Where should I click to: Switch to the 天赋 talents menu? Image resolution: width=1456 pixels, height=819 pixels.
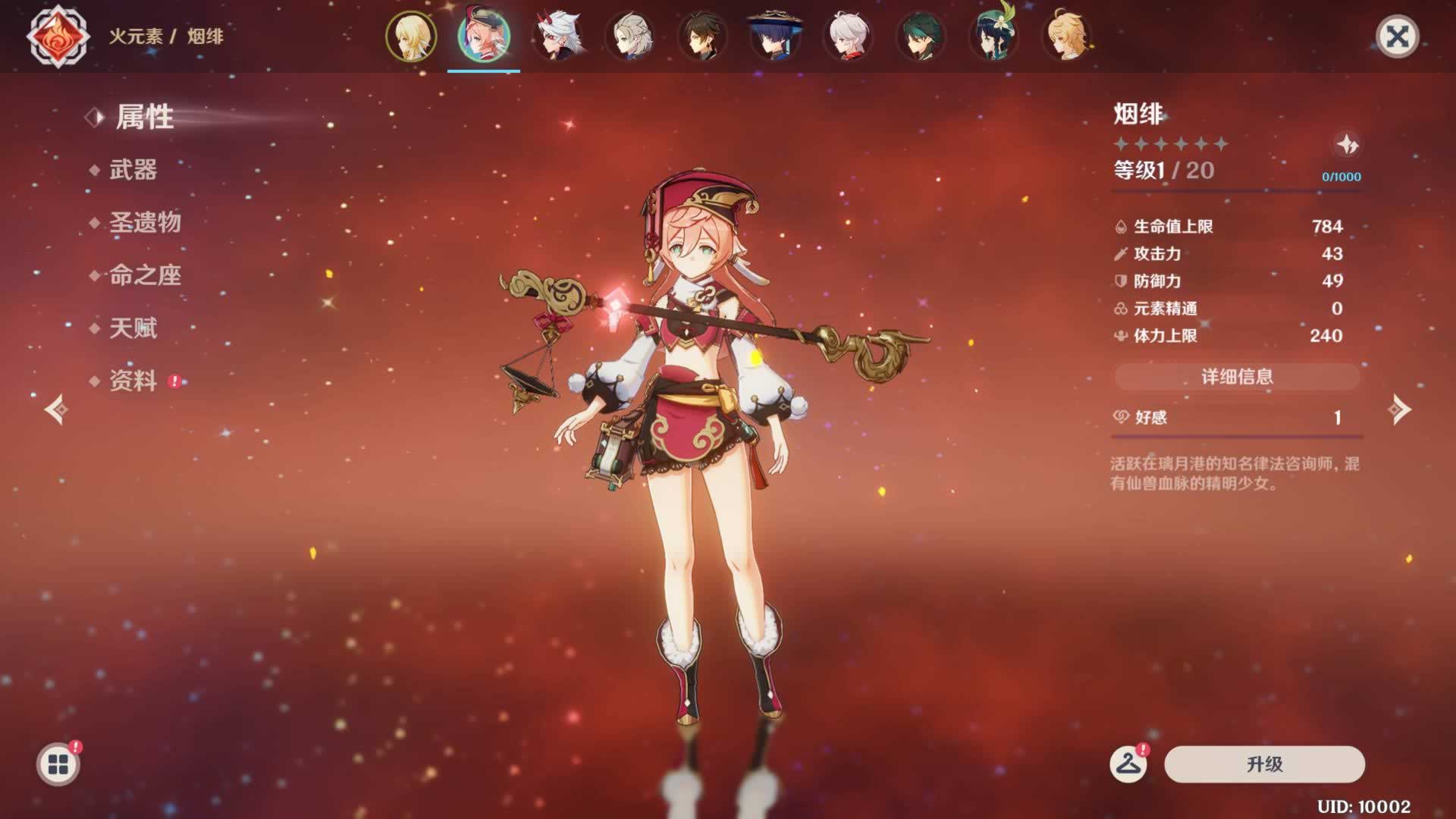[133, 328]
